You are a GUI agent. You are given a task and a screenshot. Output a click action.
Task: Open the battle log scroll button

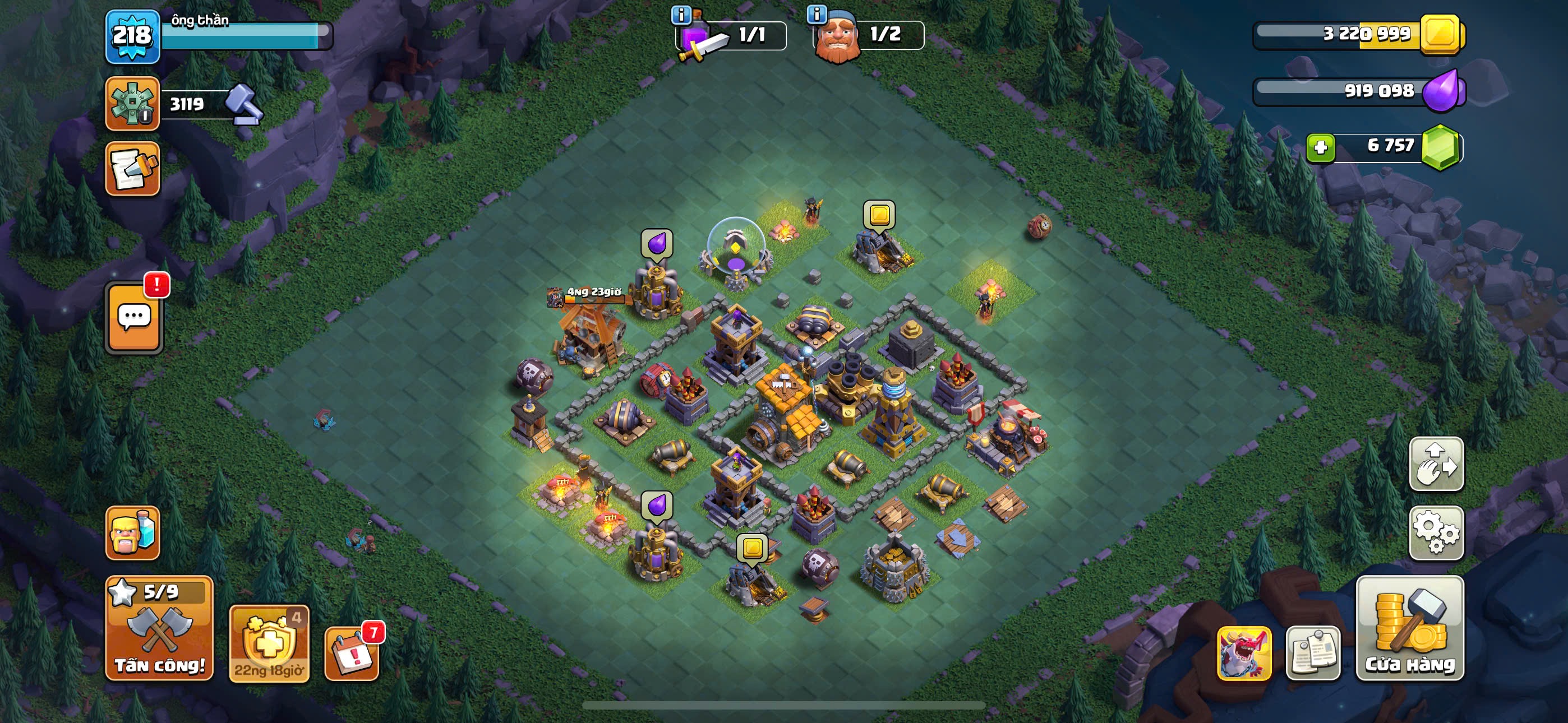pyautogui.click(x=132, y=169)
